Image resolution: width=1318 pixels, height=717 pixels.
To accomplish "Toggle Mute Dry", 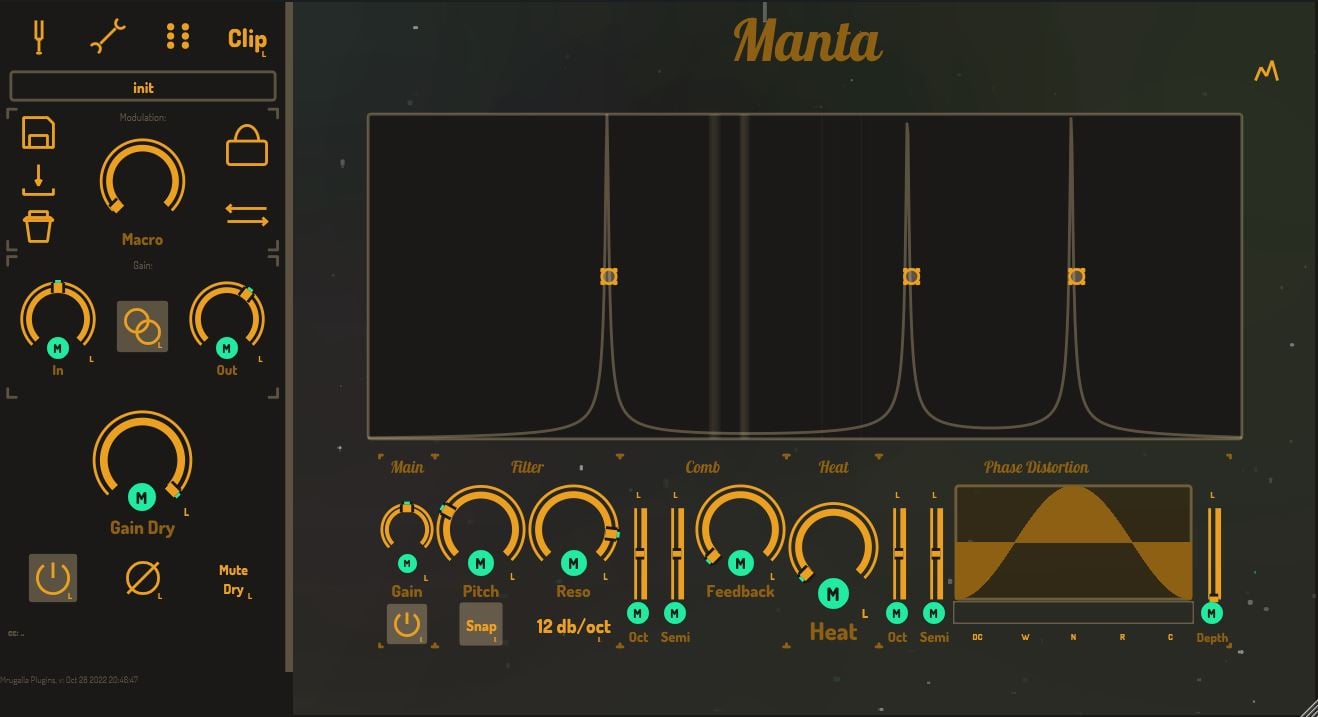I will (233, 580).
